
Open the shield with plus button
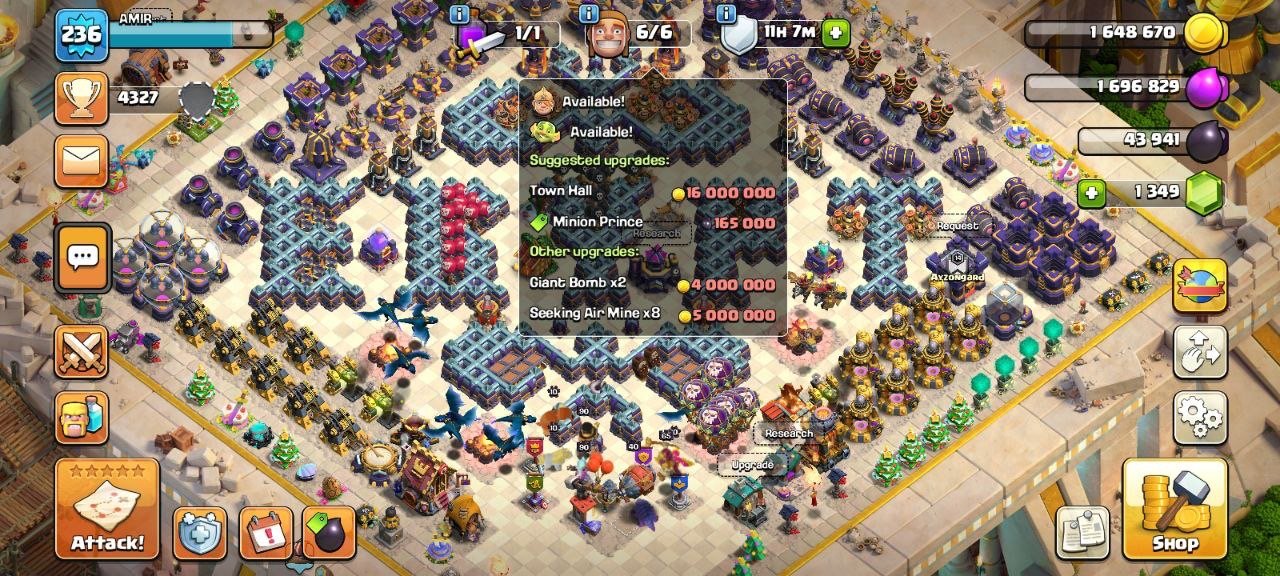tap(200, 532)
